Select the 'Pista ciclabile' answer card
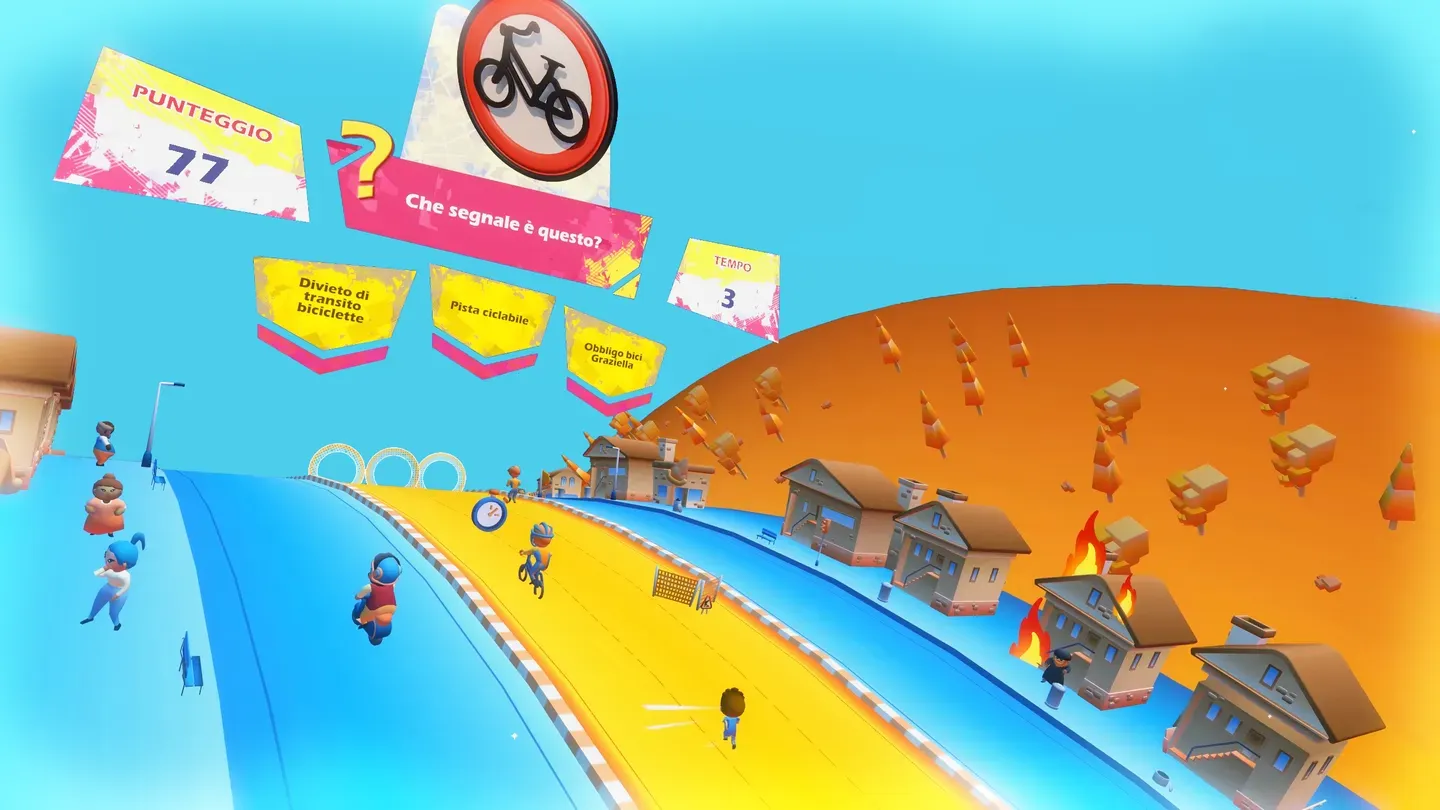The width and height of the screenshot is (1440, 810). coord(490,310)
